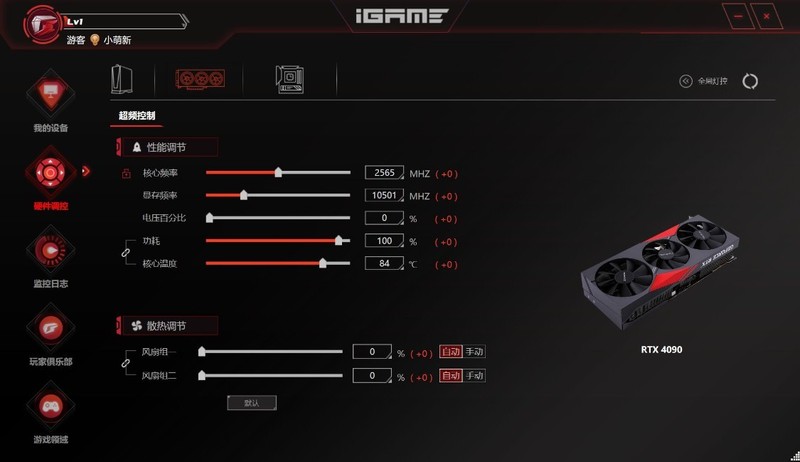Click the 电压百分比 voltage percentage slider

coord(210,218)
